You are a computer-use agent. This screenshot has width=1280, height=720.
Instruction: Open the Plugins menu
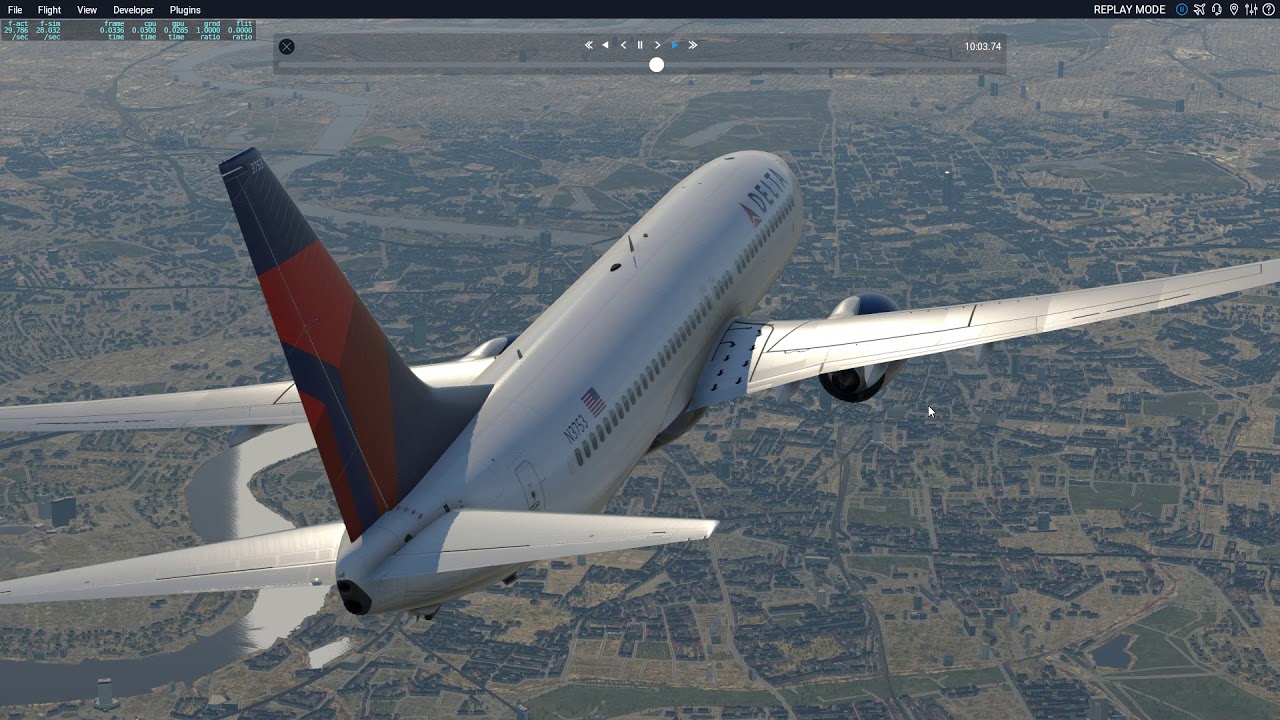[185, 10]
